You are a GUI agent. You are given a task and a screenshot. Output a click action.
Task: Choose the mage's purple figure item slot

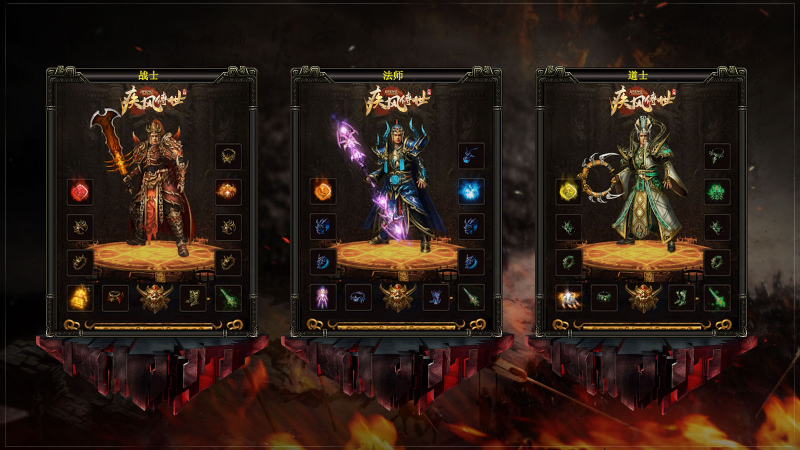tap(323, 297)
